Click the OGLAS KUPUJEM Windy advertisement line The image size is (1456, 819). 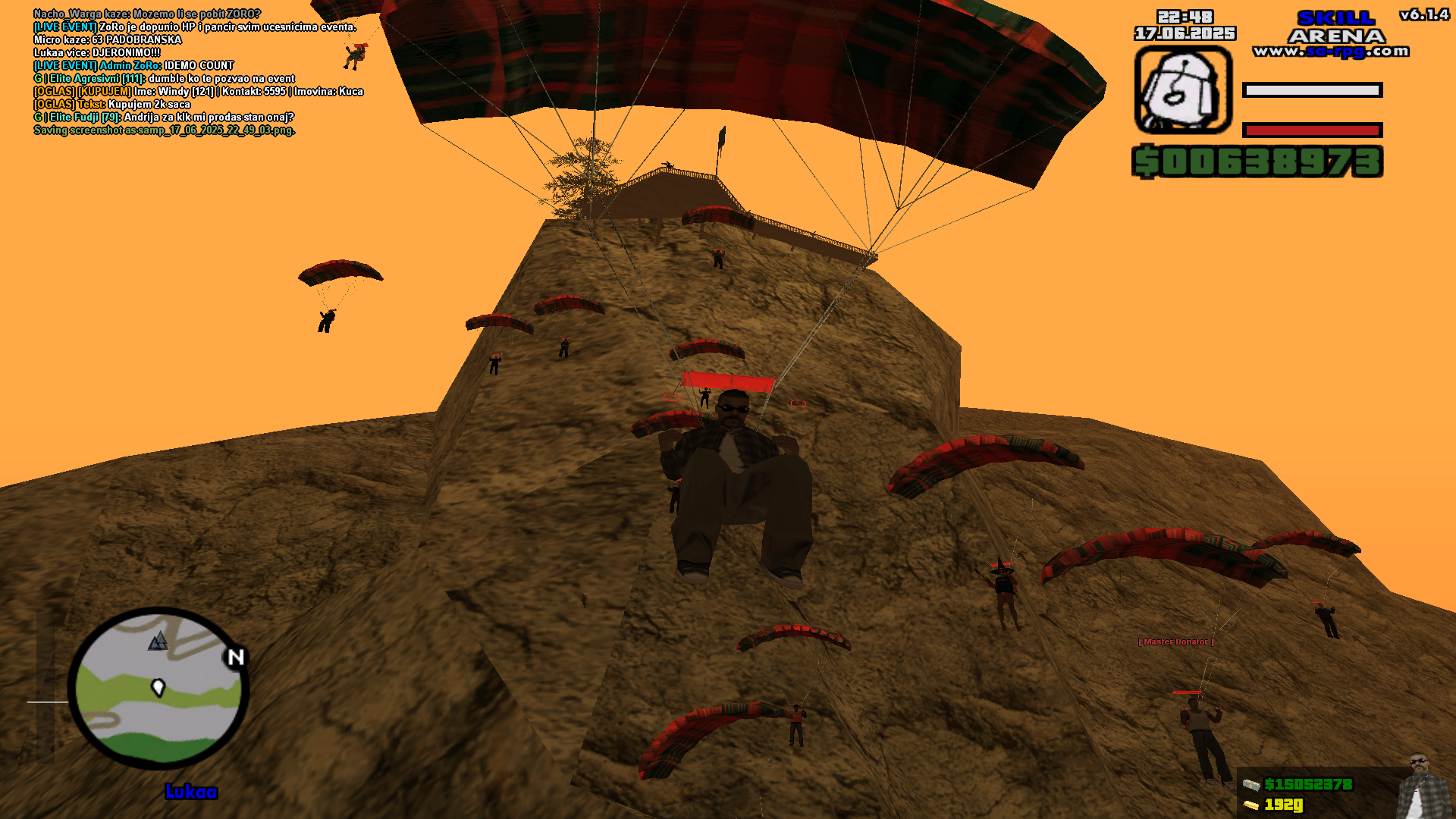(x=198, y=91)
